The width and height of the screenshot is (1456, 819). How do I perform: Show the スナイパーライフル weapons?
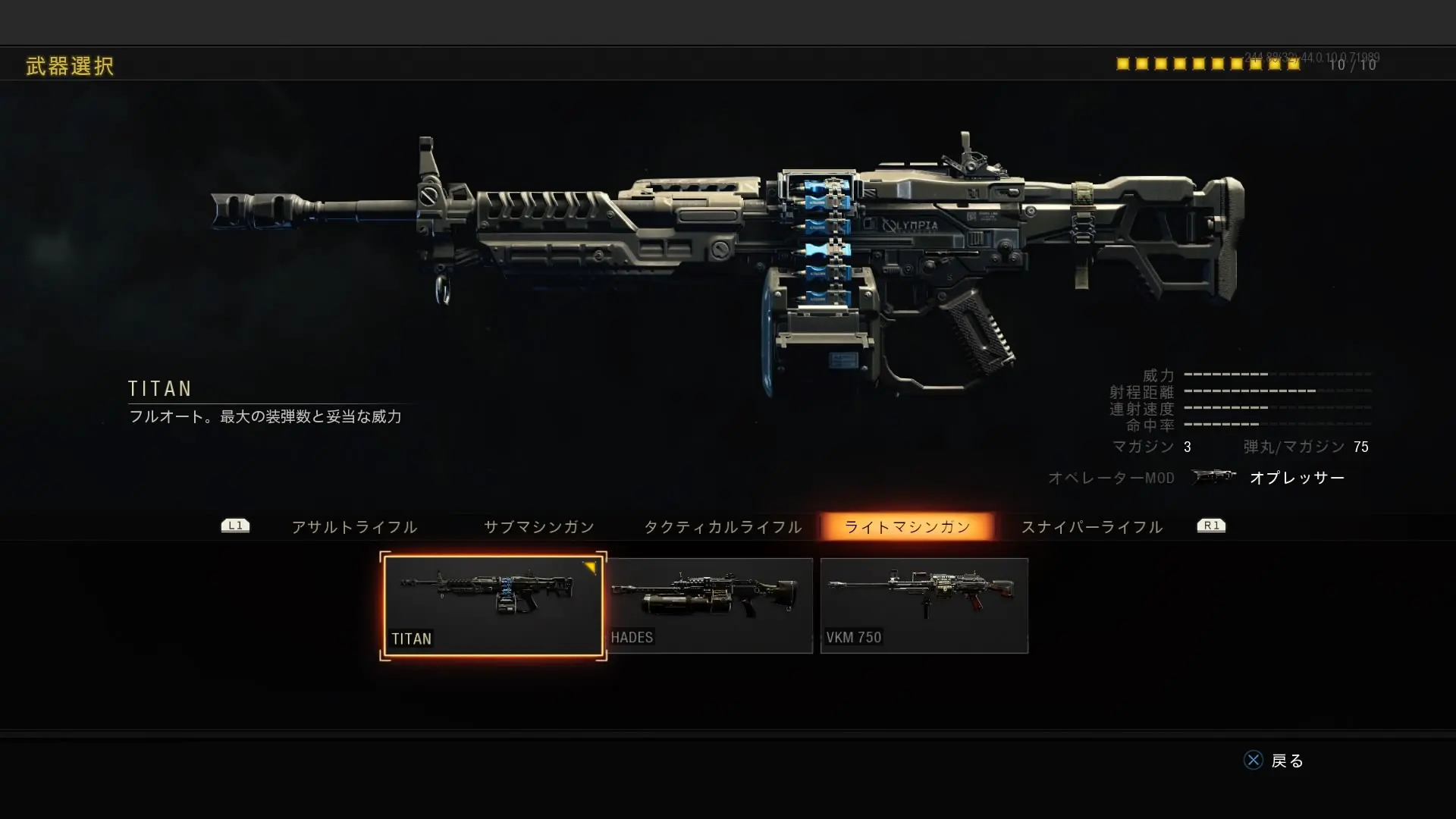(x=1092, y=527)
